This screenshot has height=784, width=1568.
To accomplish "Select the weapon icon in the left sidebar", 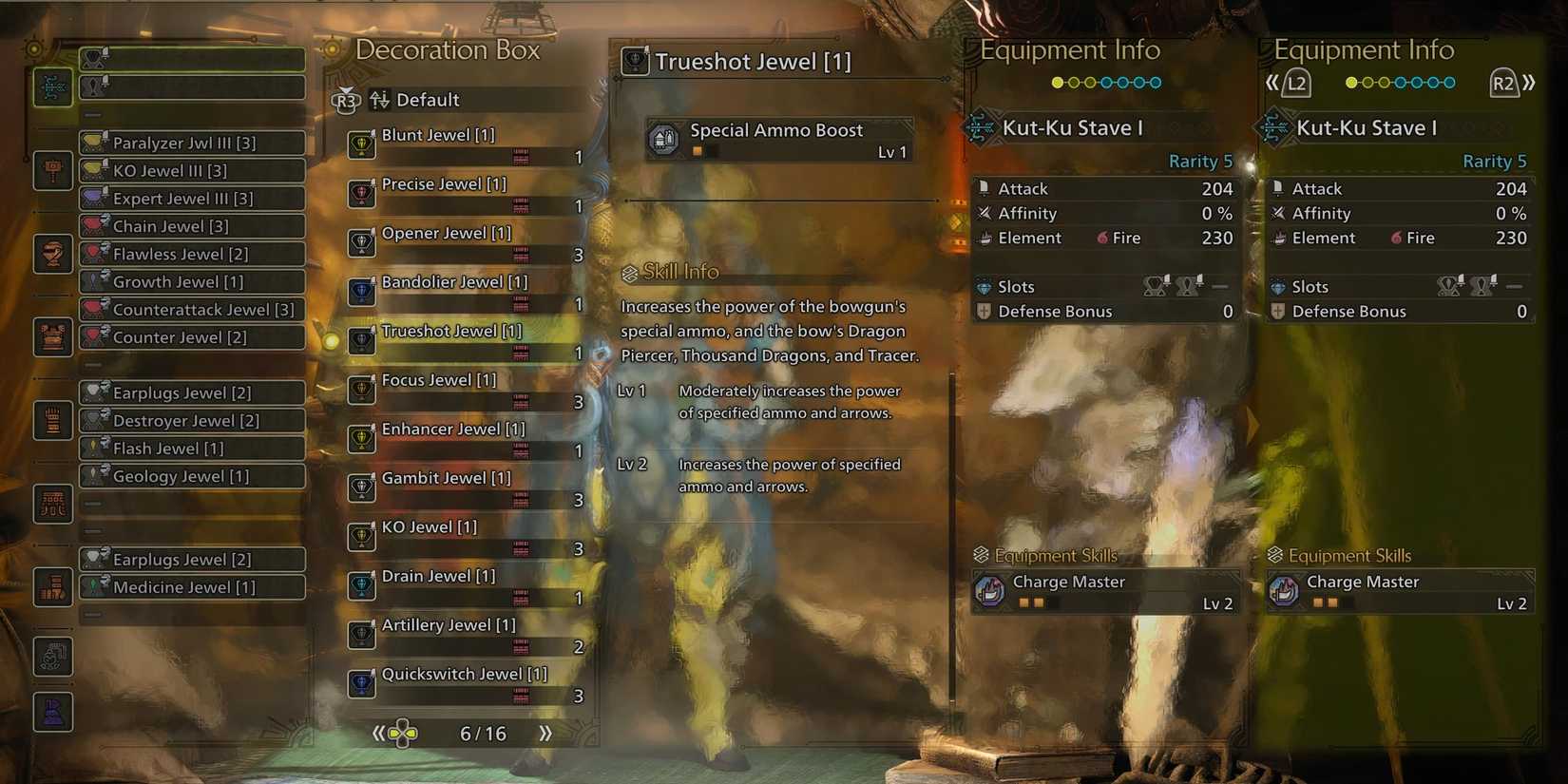I will [52, 87].
